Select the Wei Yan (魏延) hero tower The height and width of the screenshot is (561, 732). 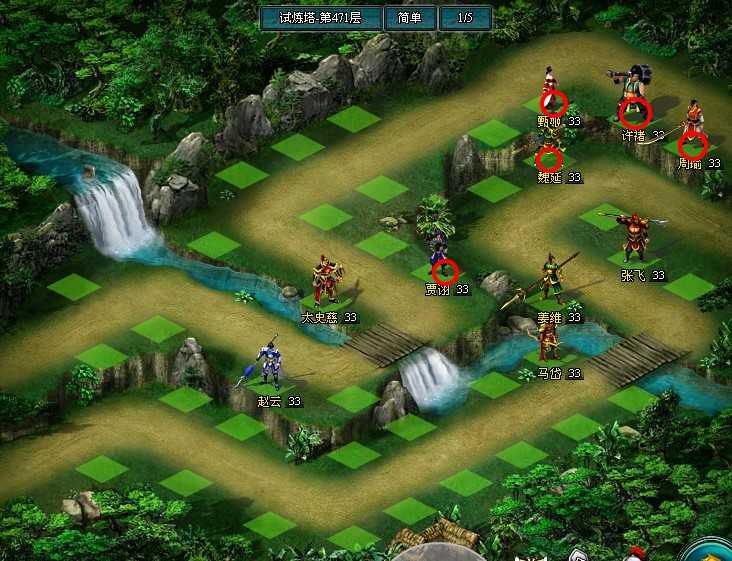coord(548,154)
